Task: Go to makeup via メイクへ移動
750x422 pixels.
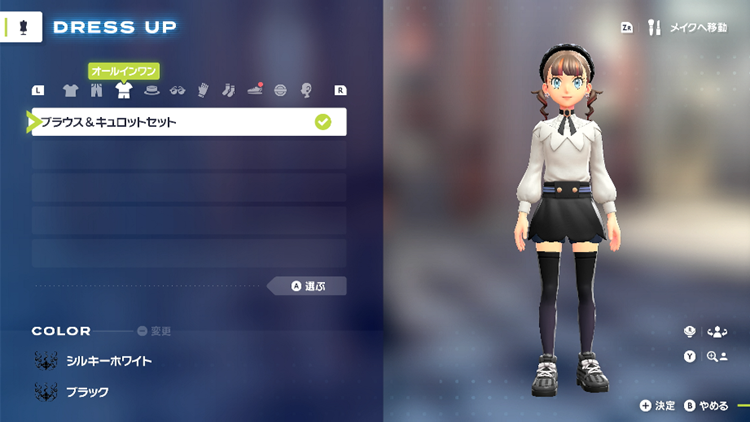Action: tap(688, 27)
